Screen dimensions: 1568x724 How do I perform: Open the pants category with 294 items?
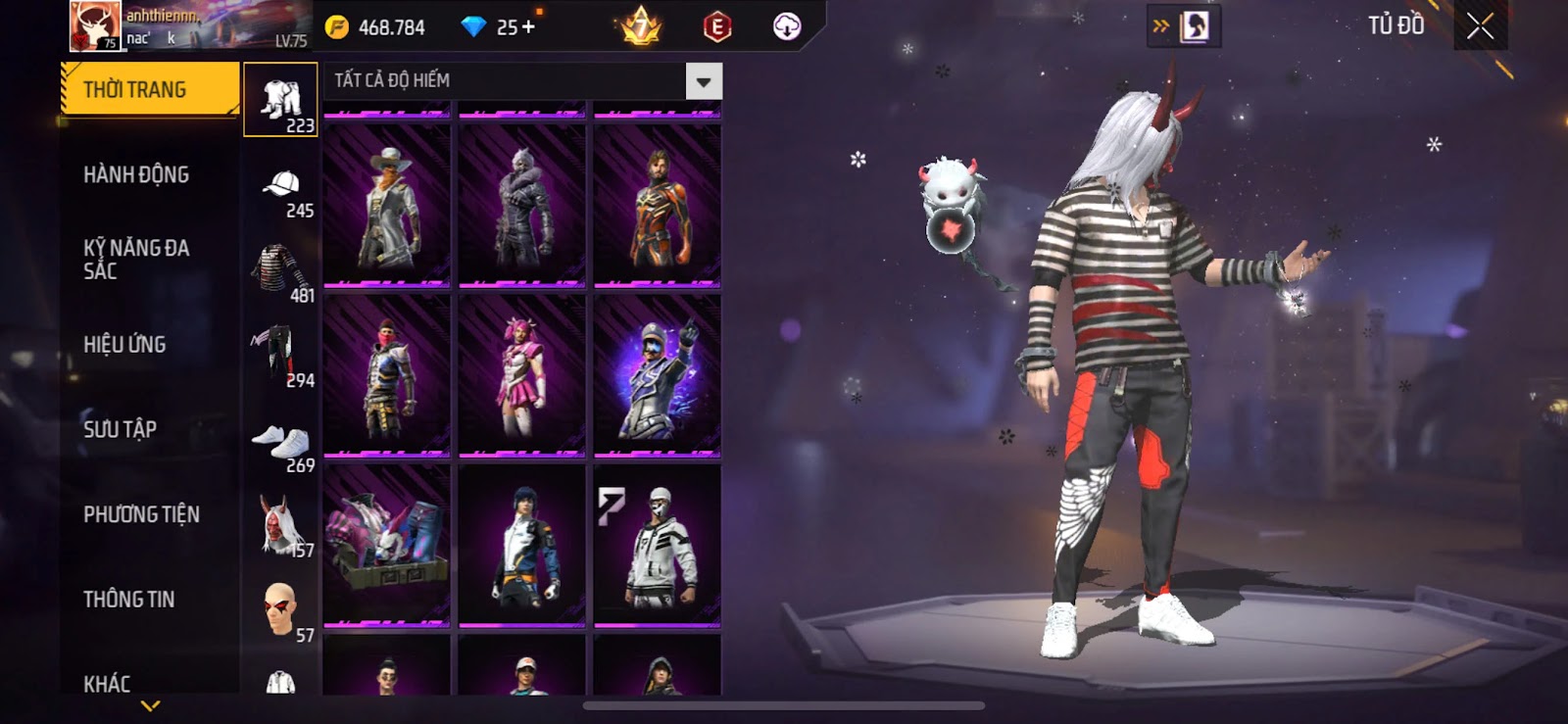280,356
